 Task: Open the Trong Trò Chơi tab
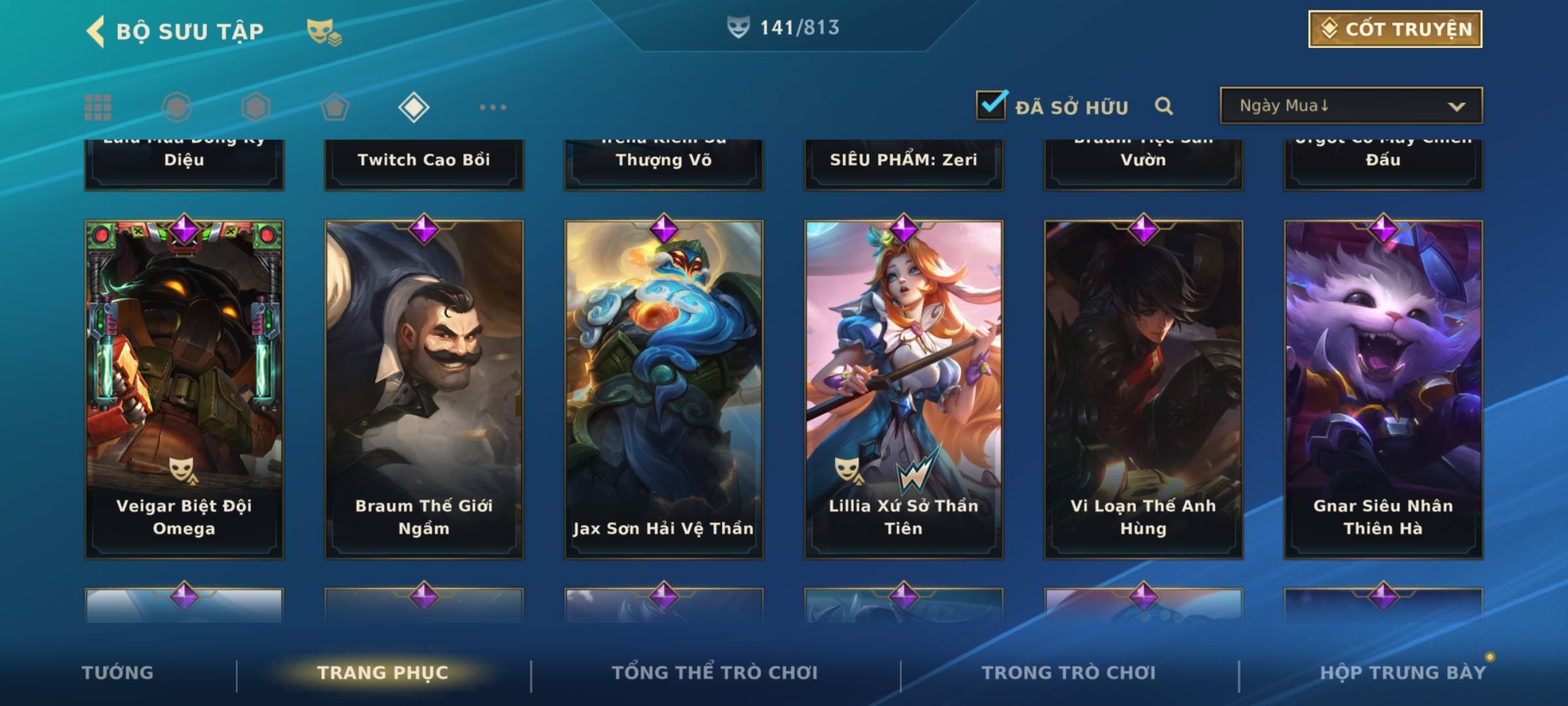click(x=1069, y=673)
